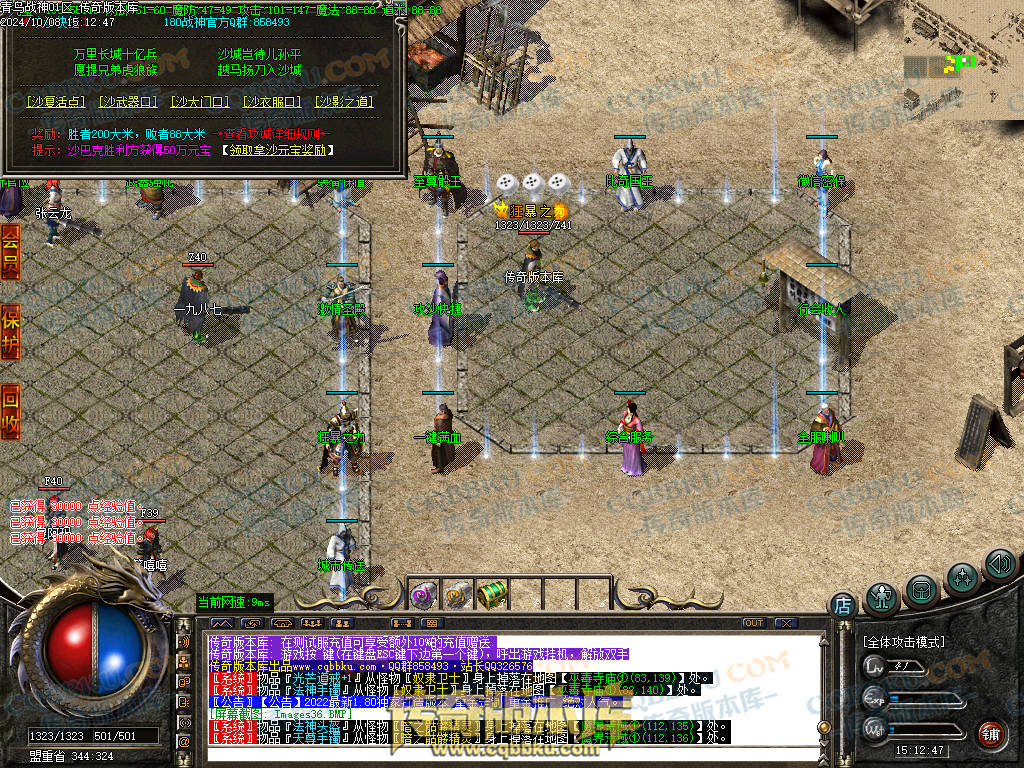Go to 沙衣服口 via link
Viewport: 1024px width, 768px height.
272,102
